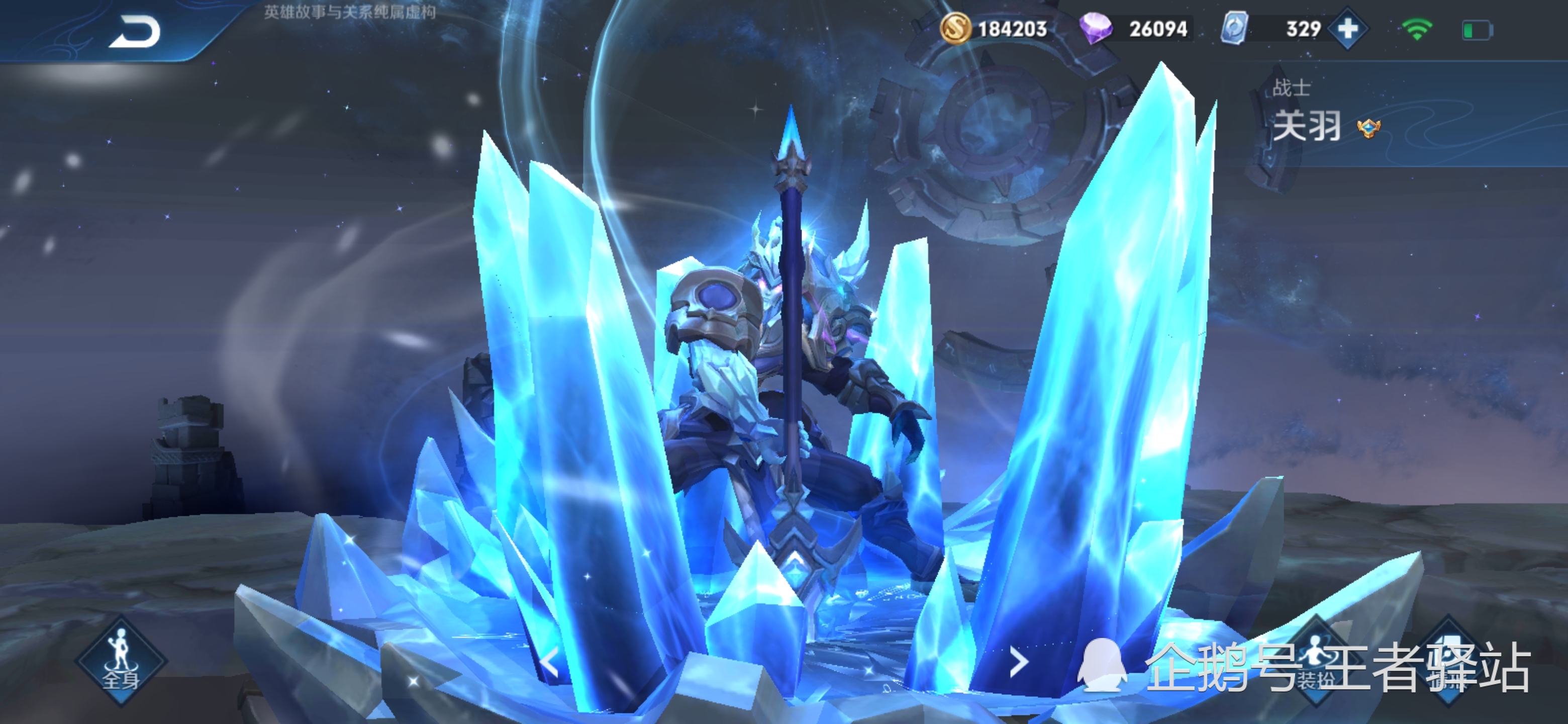
Task: Tap the purple diamond currency icon
Action: click(1095, 29)
